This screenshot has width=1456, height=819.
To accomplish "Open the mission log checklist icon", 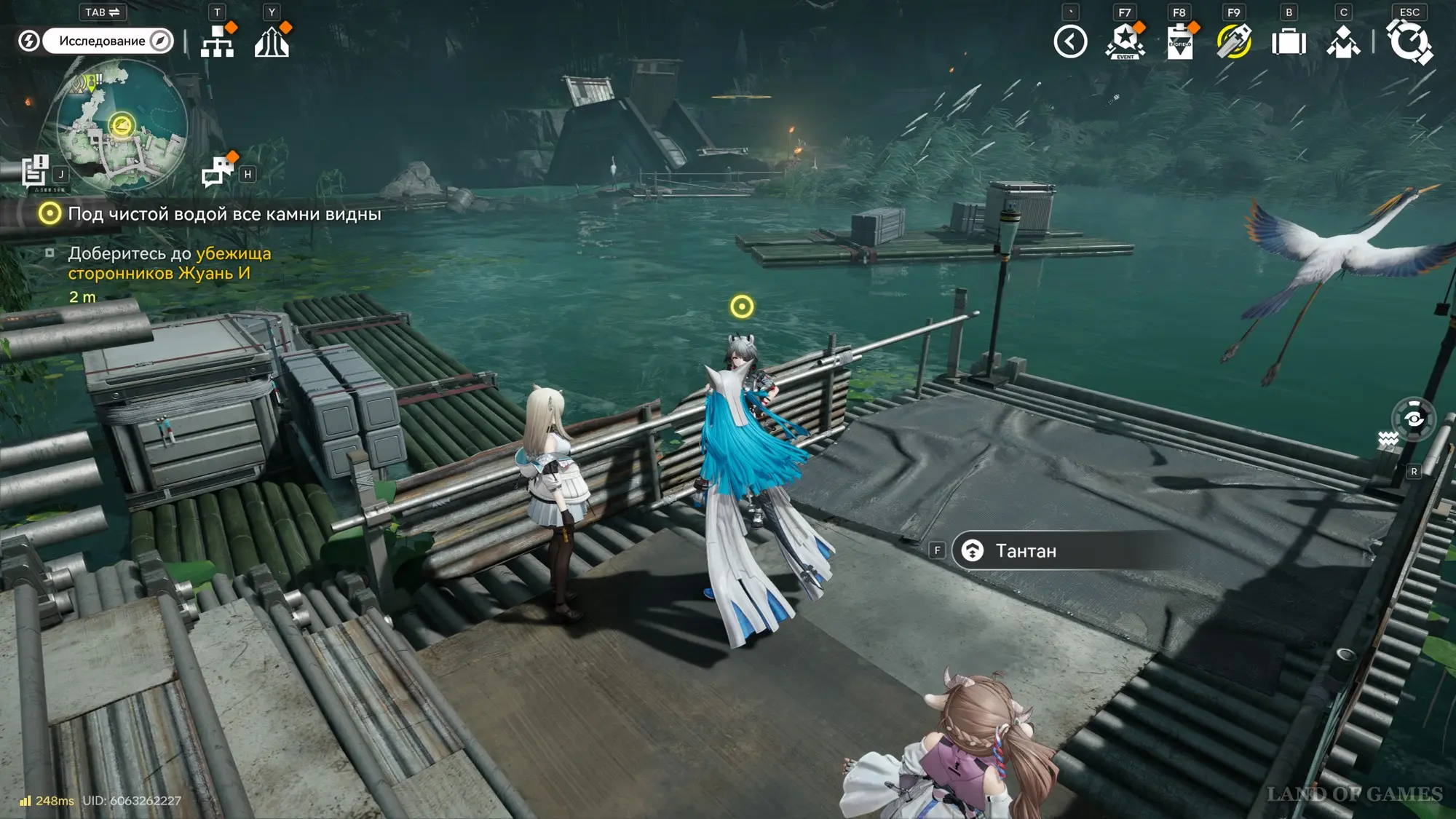I will (34, 172).
